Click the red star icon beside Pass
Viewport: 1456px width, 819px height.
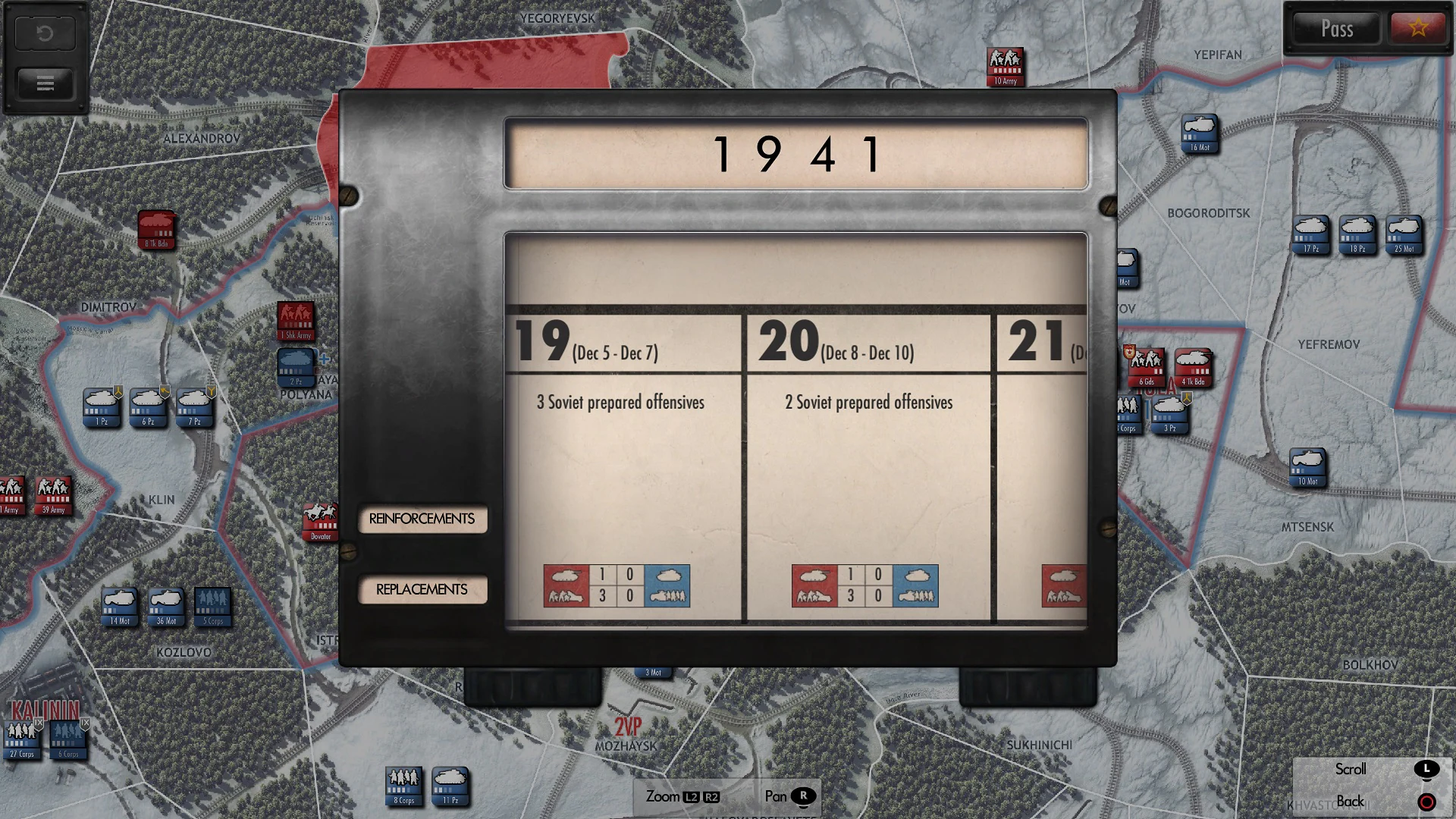[1417, 29]
